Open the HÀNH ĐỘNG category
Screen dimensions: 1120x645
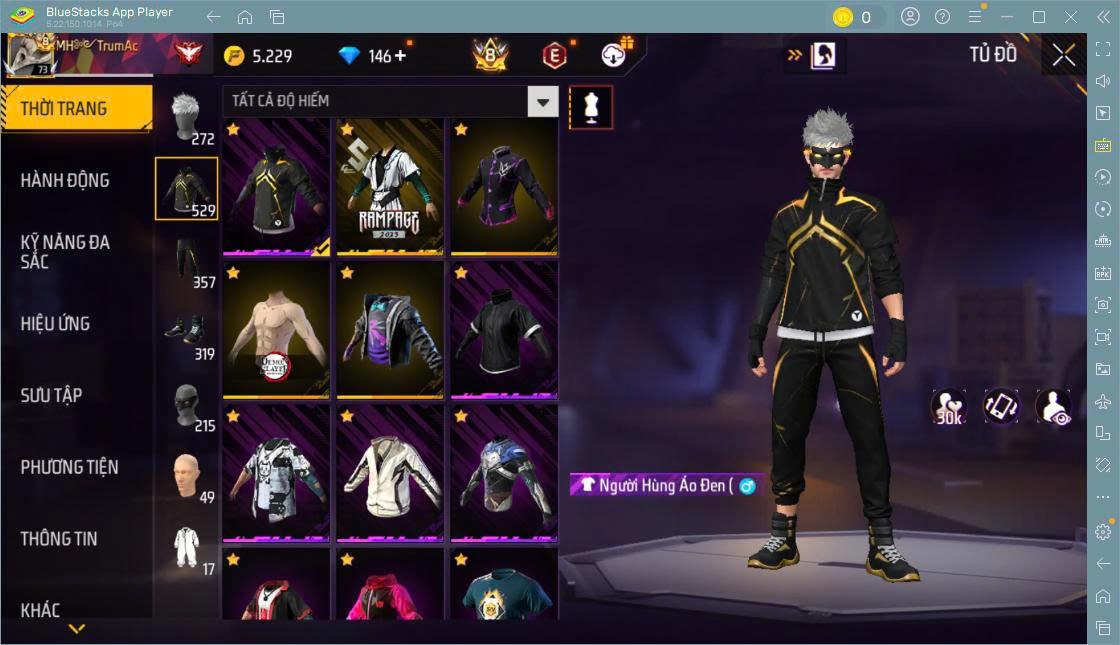coord(65,181)
